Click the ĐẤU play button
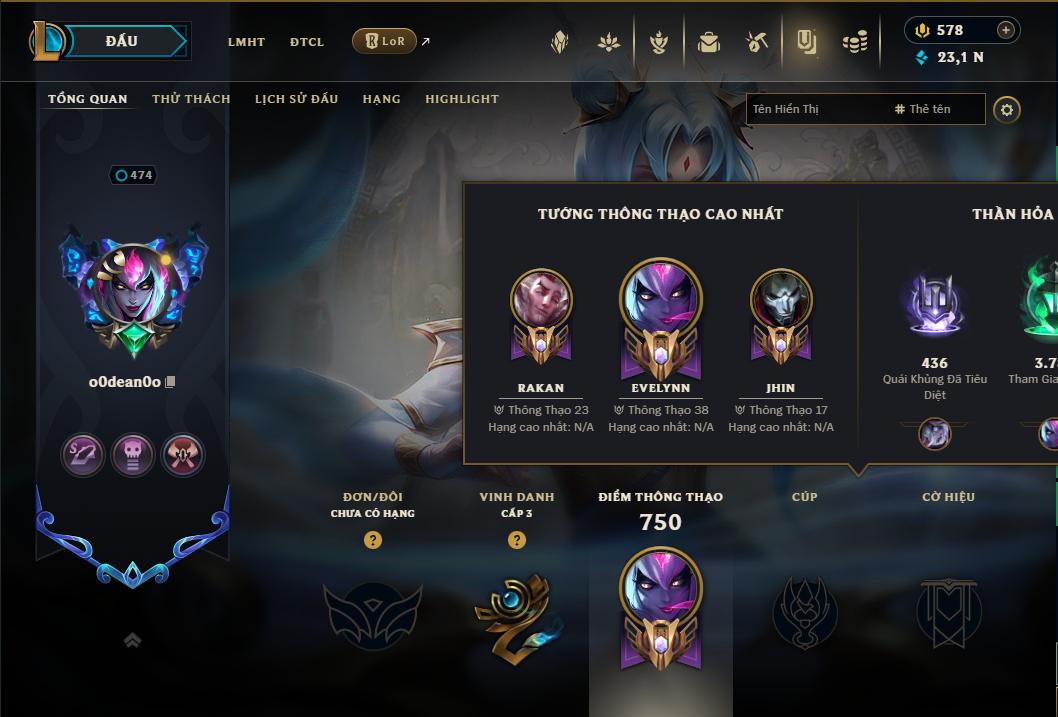Image resolution: width=1058 pixels, height=717 pixels. 122,41
